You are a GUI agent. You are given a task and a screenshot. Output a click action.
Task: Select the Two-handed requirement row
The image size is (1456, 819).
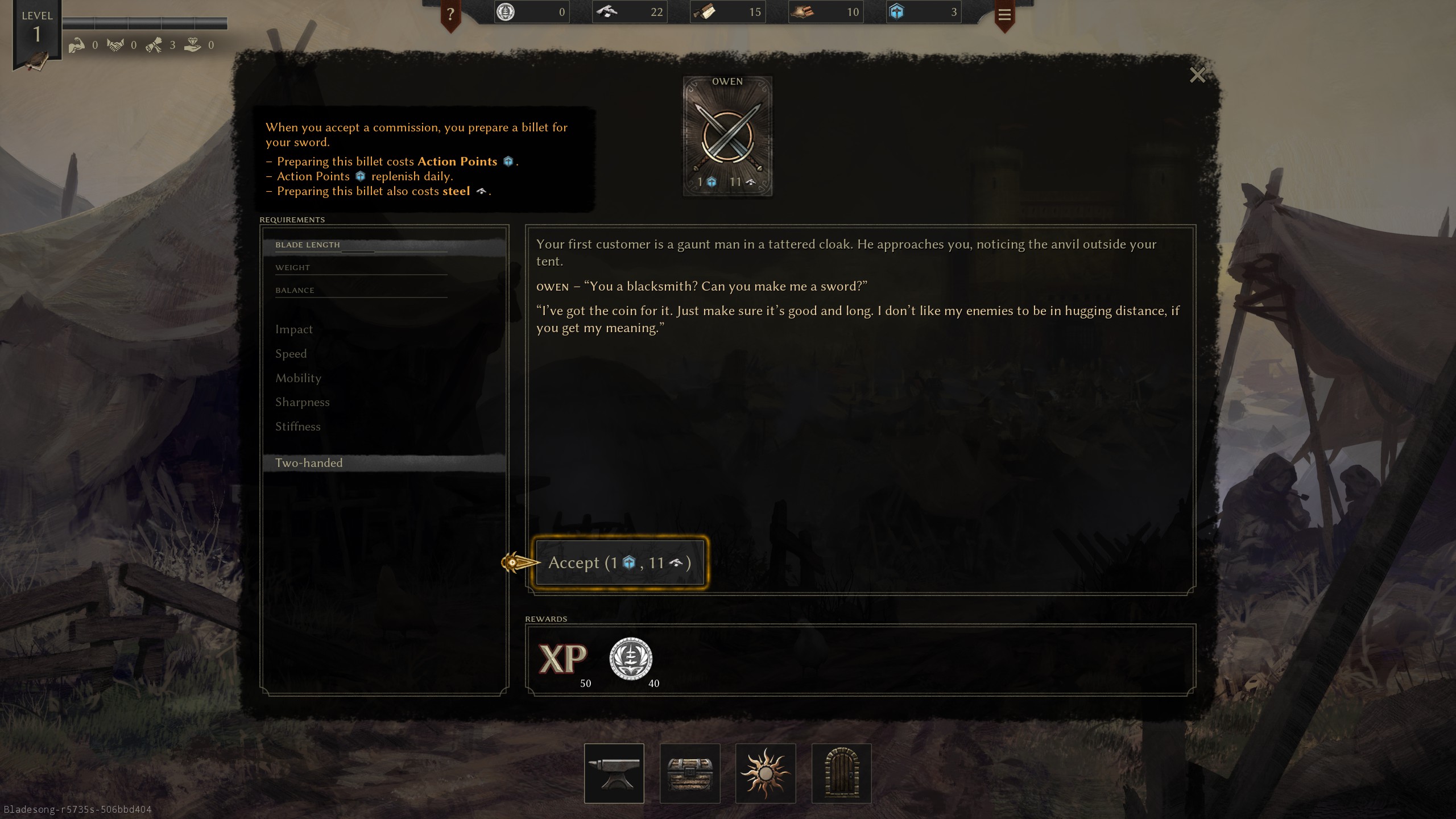coord(384,463)
